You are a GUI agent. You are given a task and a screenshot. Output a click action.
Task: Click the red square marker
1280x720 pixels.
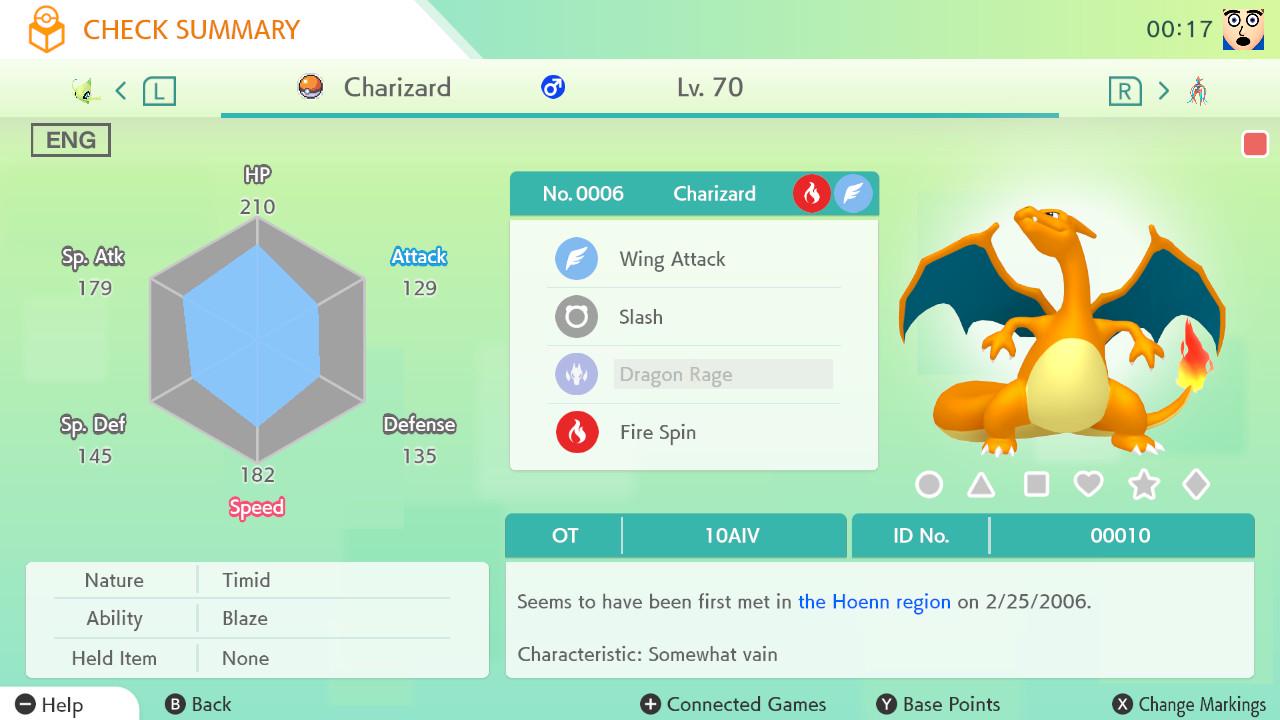(x=1255, y=144)
